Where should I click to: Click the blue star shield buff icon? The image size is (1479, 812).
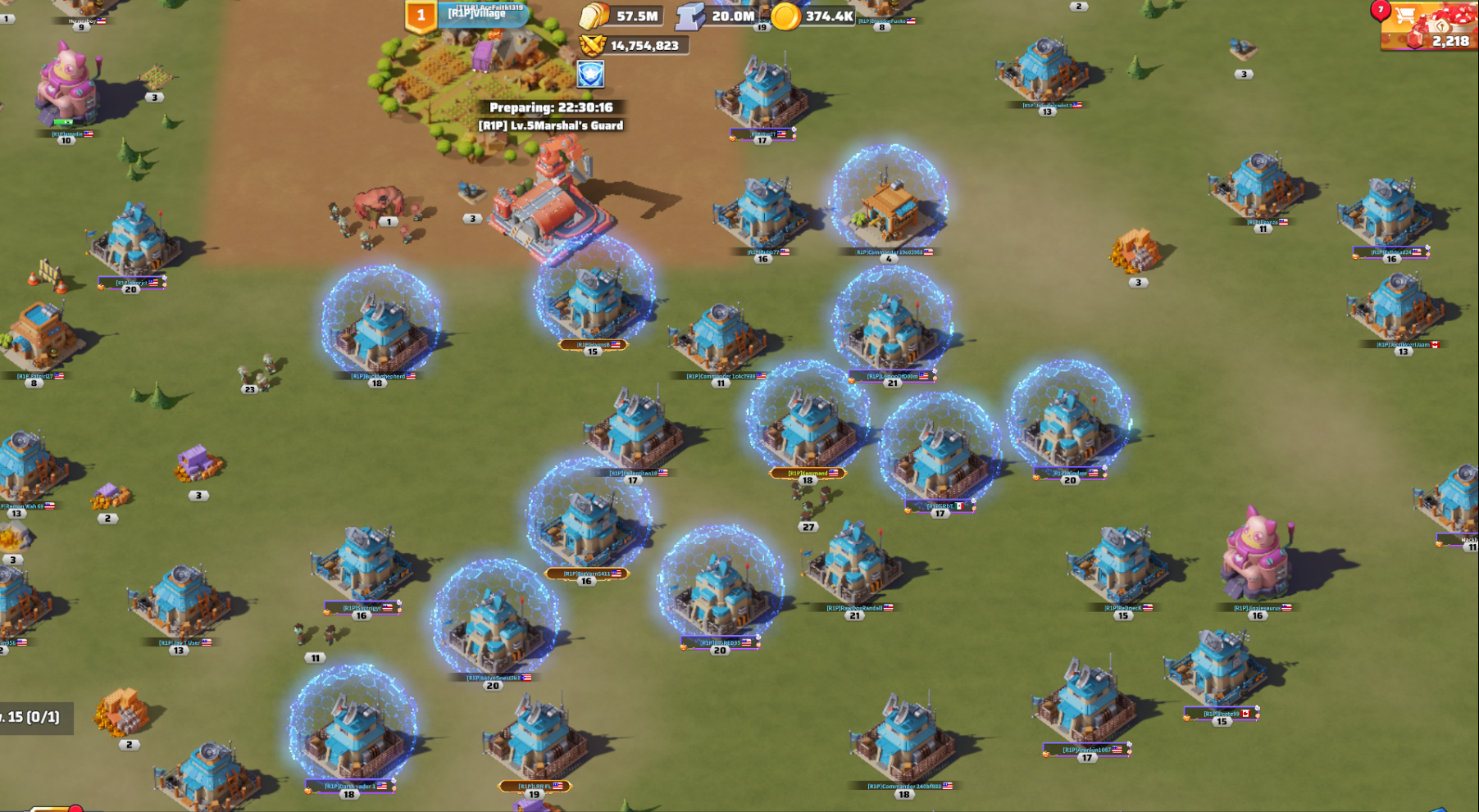[x=590, y=75]
